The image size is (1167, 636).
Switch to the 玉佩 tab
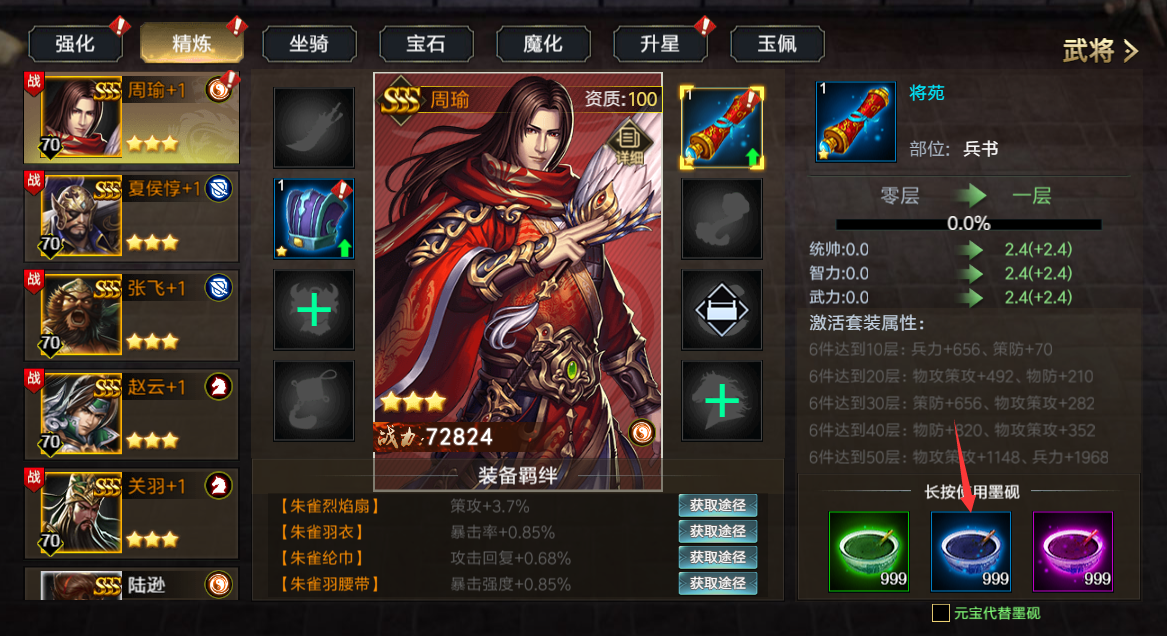777,44
